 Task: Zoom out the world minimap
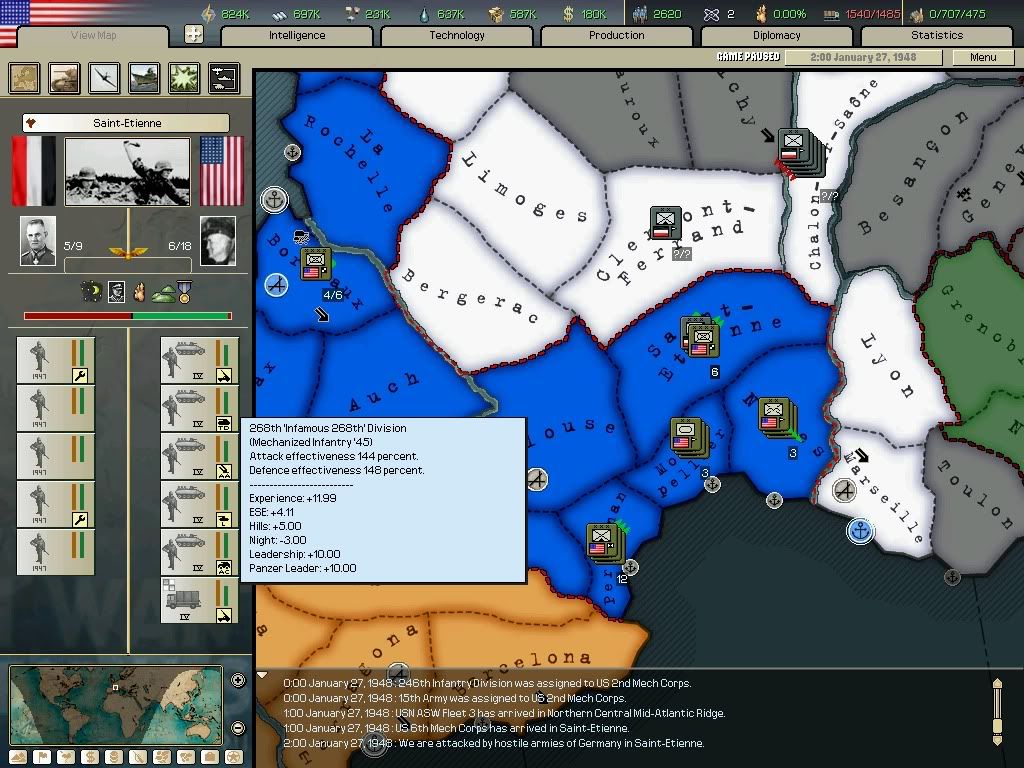click(238, 727)
